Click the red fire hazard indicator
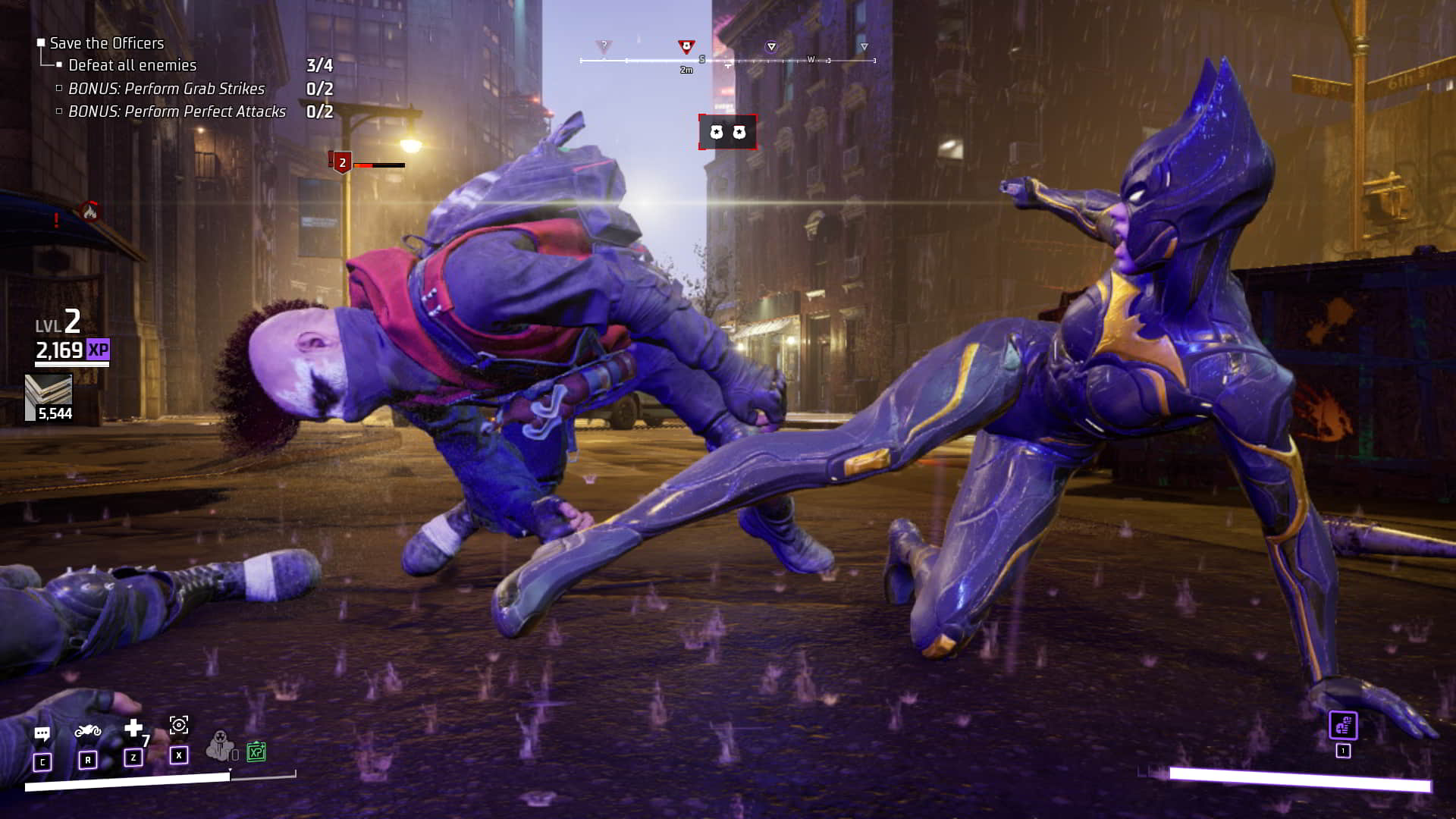 89,212
